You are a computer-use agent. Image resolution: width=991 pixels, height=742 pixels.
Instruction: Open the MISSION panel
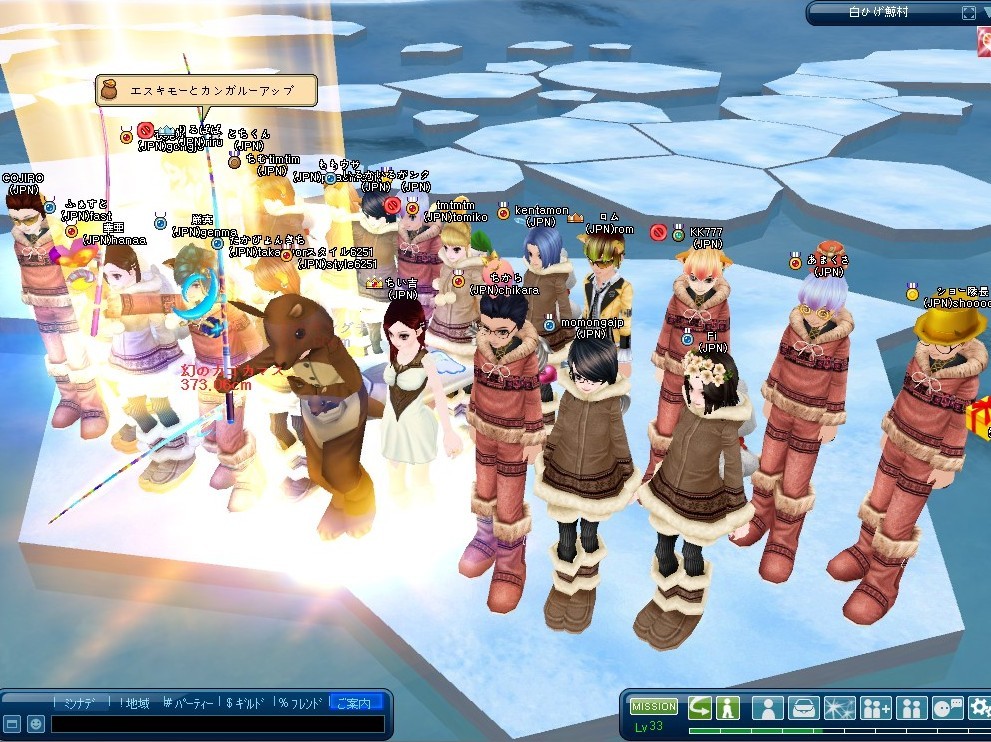[x=653, y=707]
